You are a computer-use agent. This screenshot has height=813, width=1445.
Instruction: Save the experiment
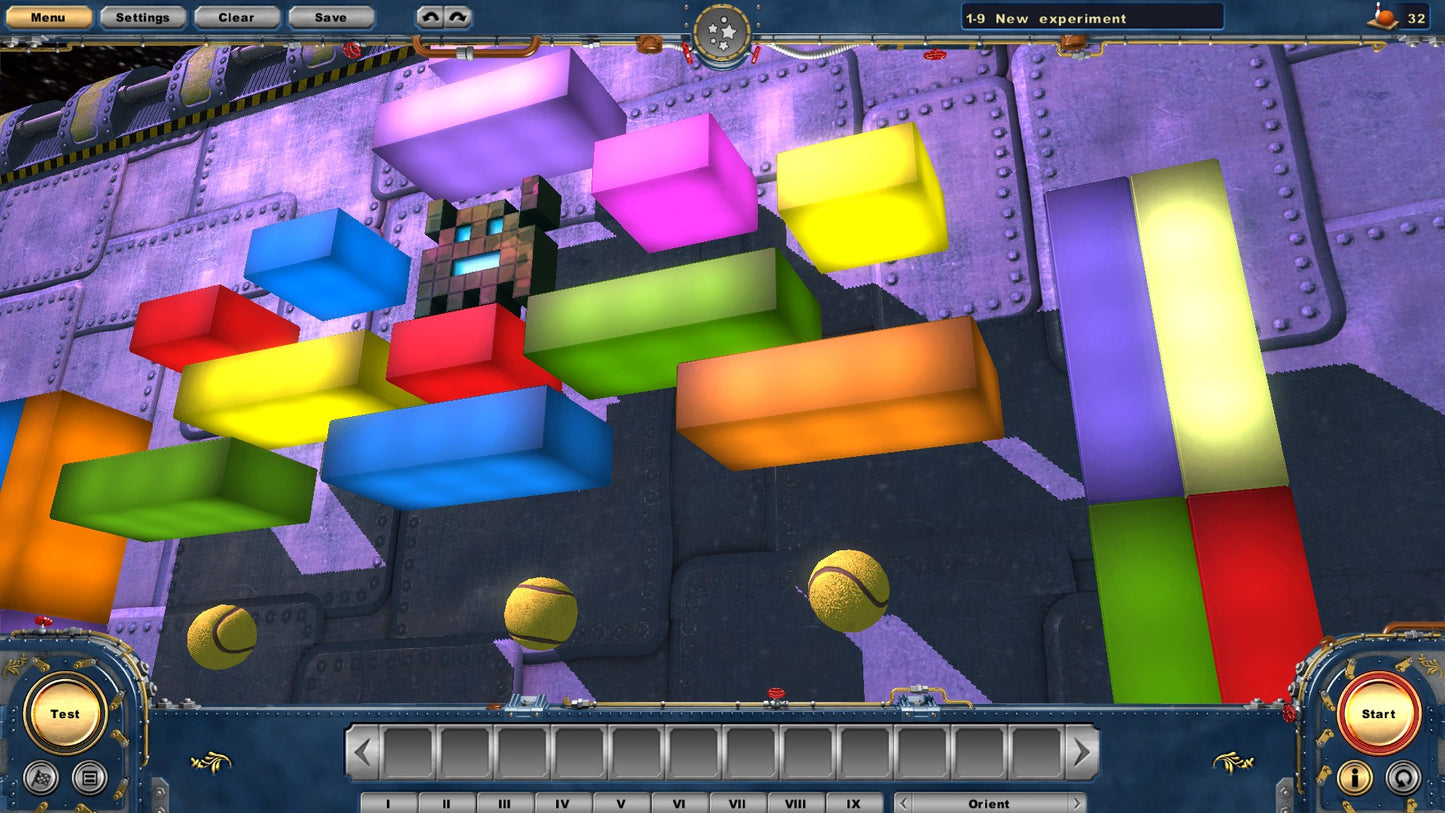pos(330,17)
